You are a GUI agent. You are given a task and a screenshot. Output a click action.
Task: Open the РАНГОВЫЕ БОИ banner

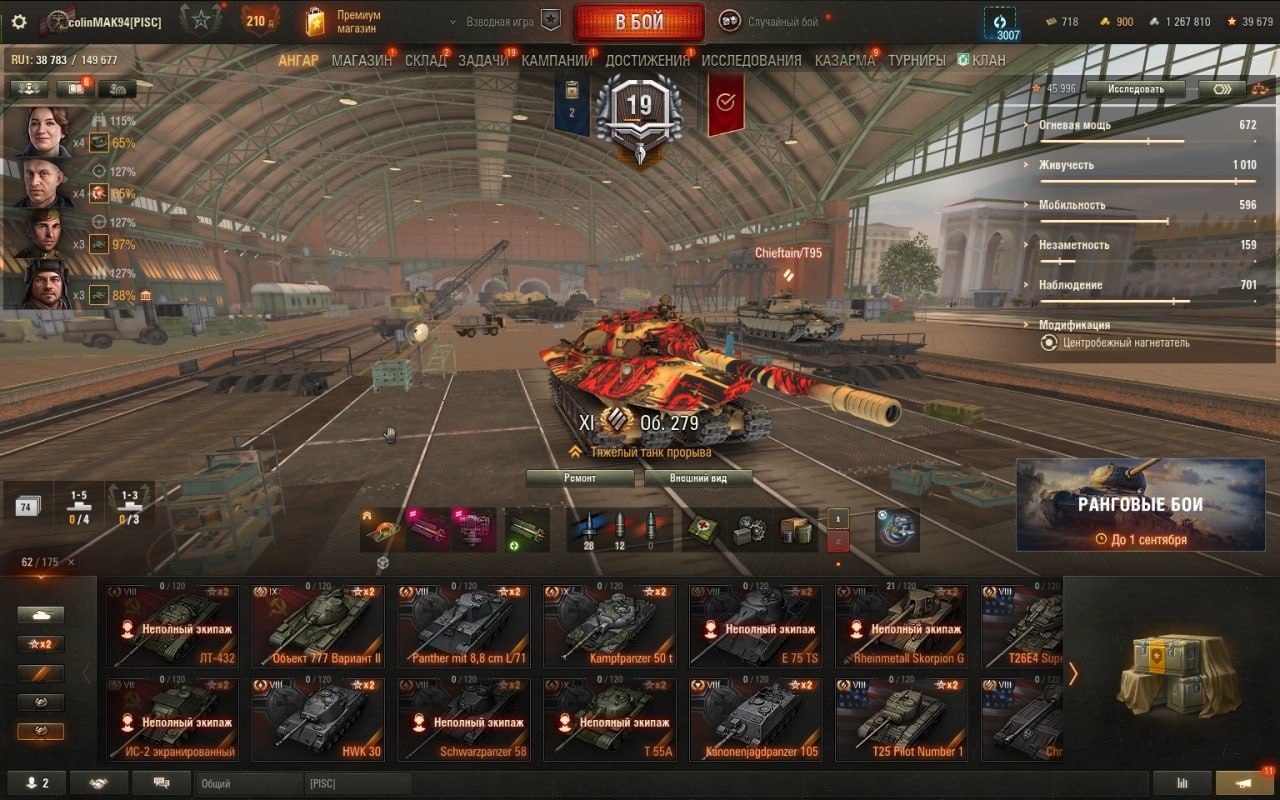1140,505
